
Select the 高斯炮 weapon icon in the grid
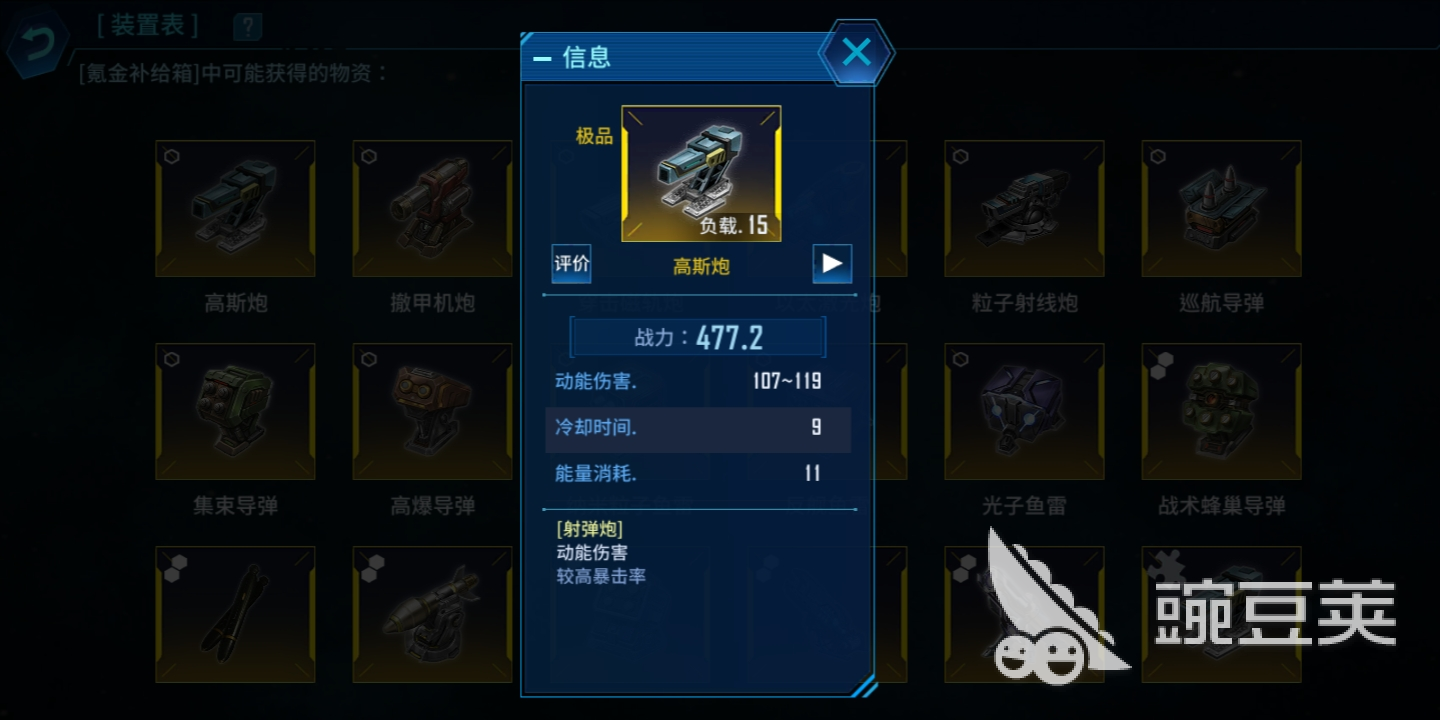(235, 207)
